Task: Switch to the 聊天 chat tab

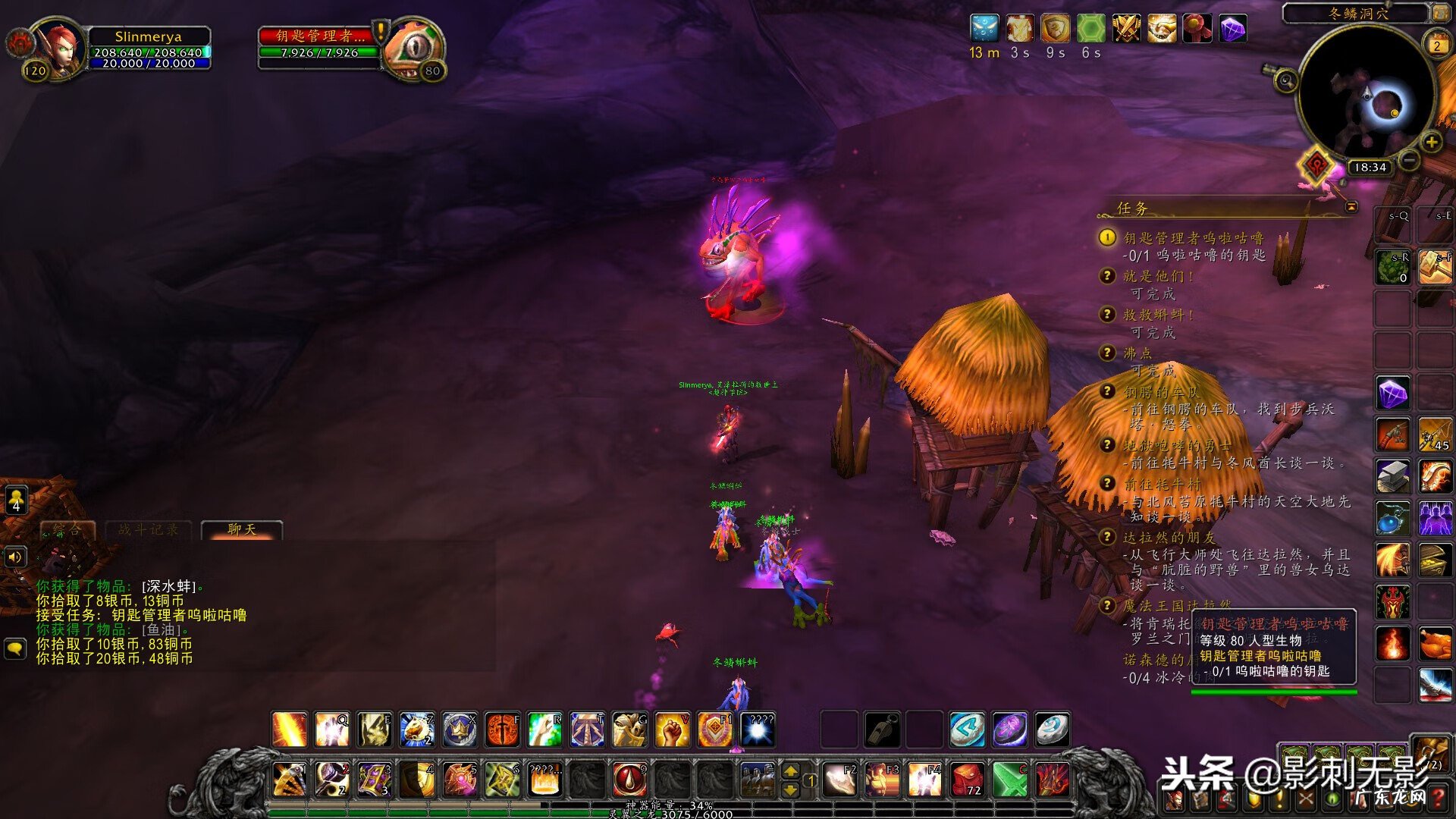Action: 242,529
